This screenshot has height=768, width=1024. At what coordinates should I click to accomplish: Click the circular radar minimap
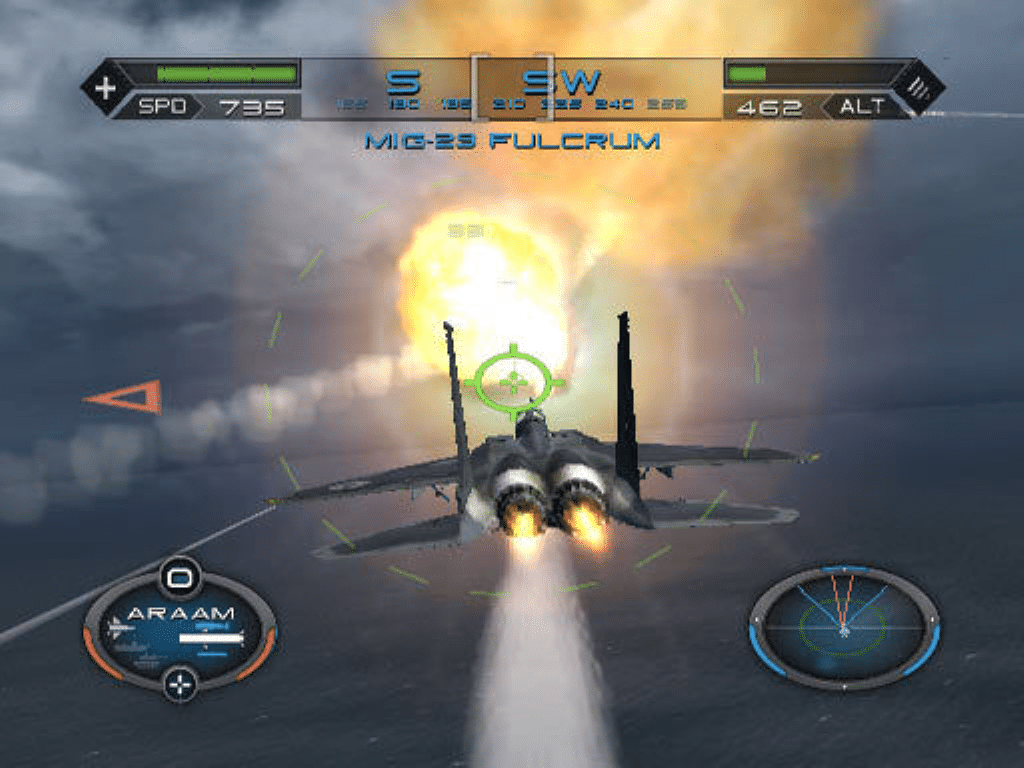[844, 627]
